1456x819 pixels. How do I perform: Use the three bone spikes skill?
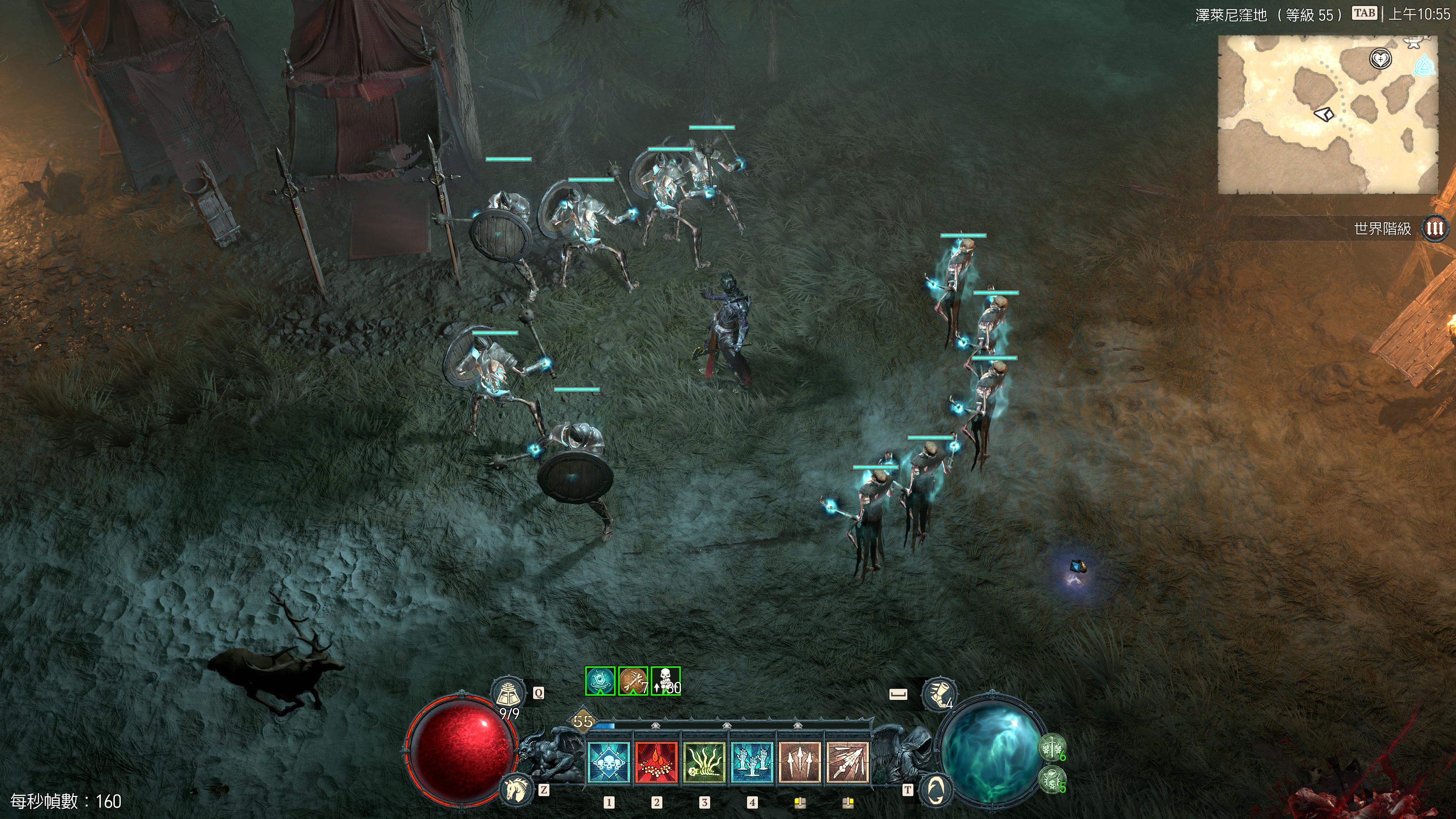point(799,763)
